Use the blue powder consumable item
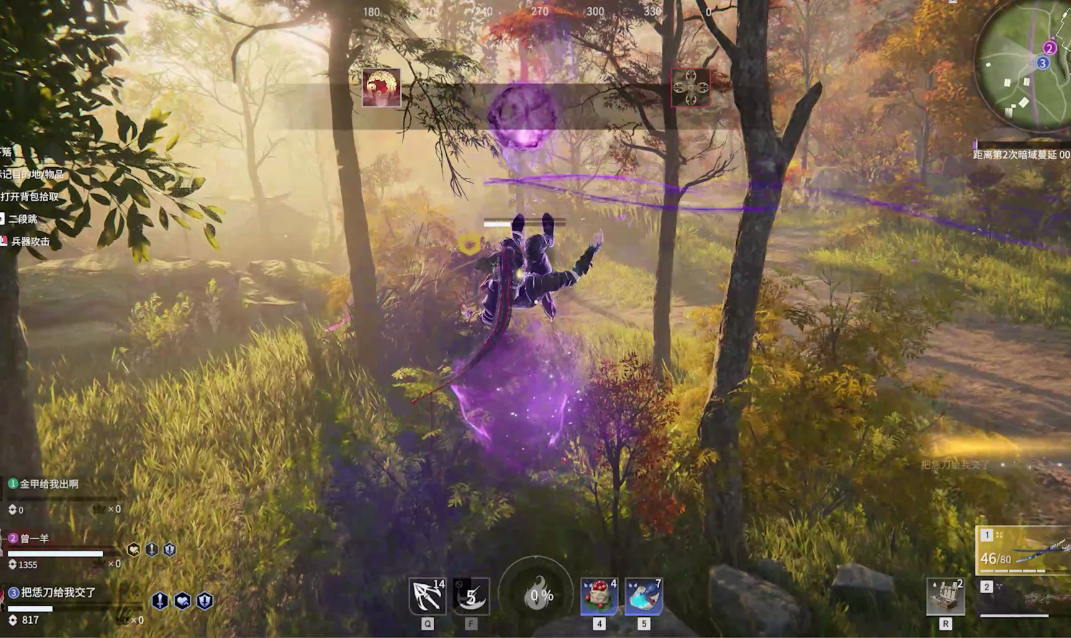The width and height of the screenshot is (1071, 638). point(643,596)
